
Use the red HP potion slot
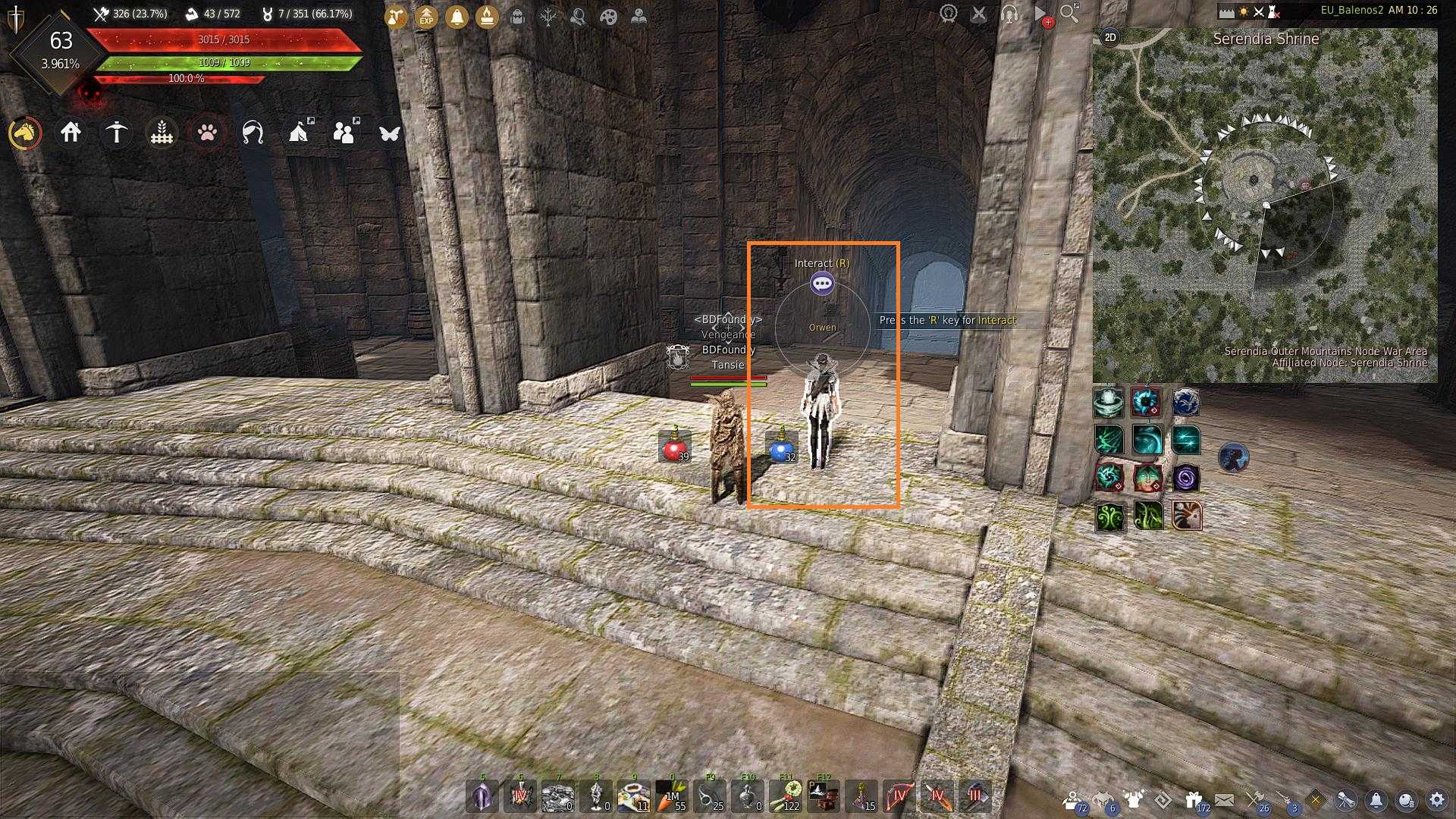[x=673, y=448]
